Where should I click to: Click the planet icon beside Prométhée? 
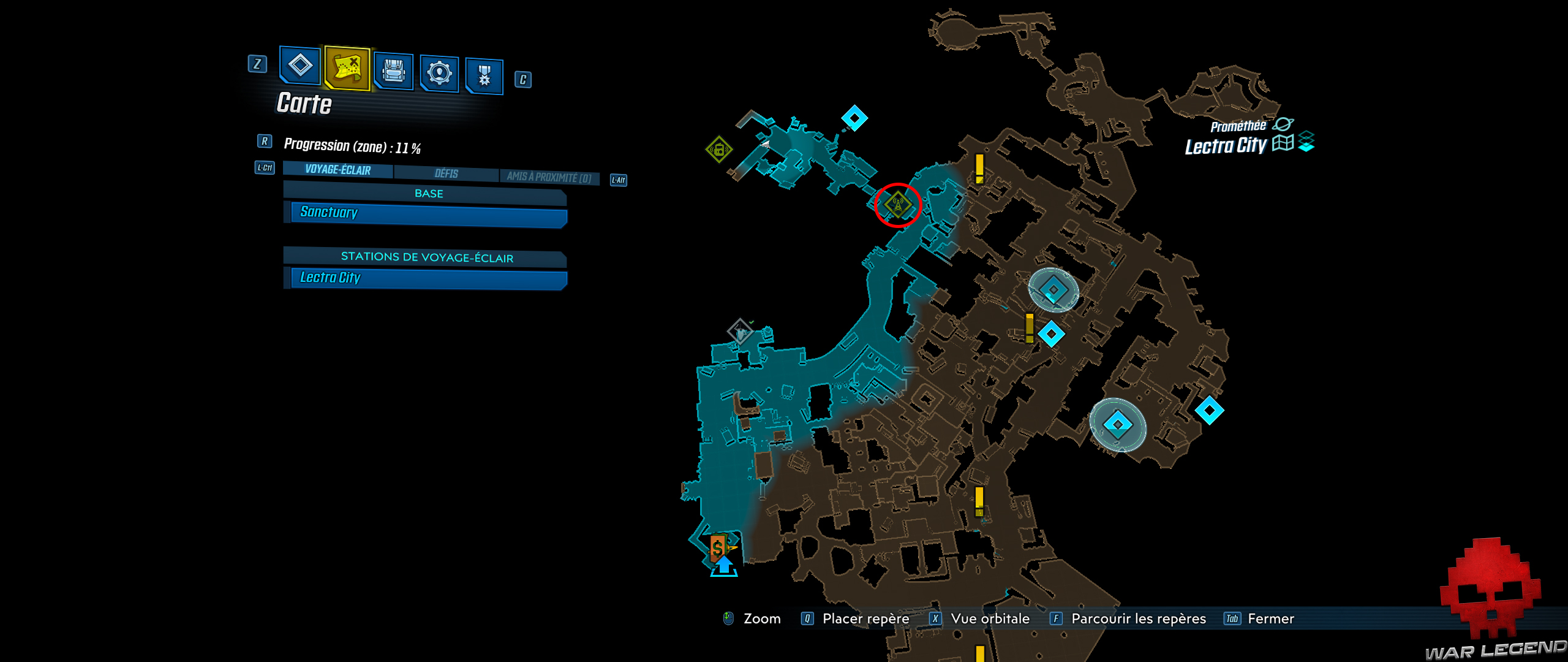[x=1284, y=123]
